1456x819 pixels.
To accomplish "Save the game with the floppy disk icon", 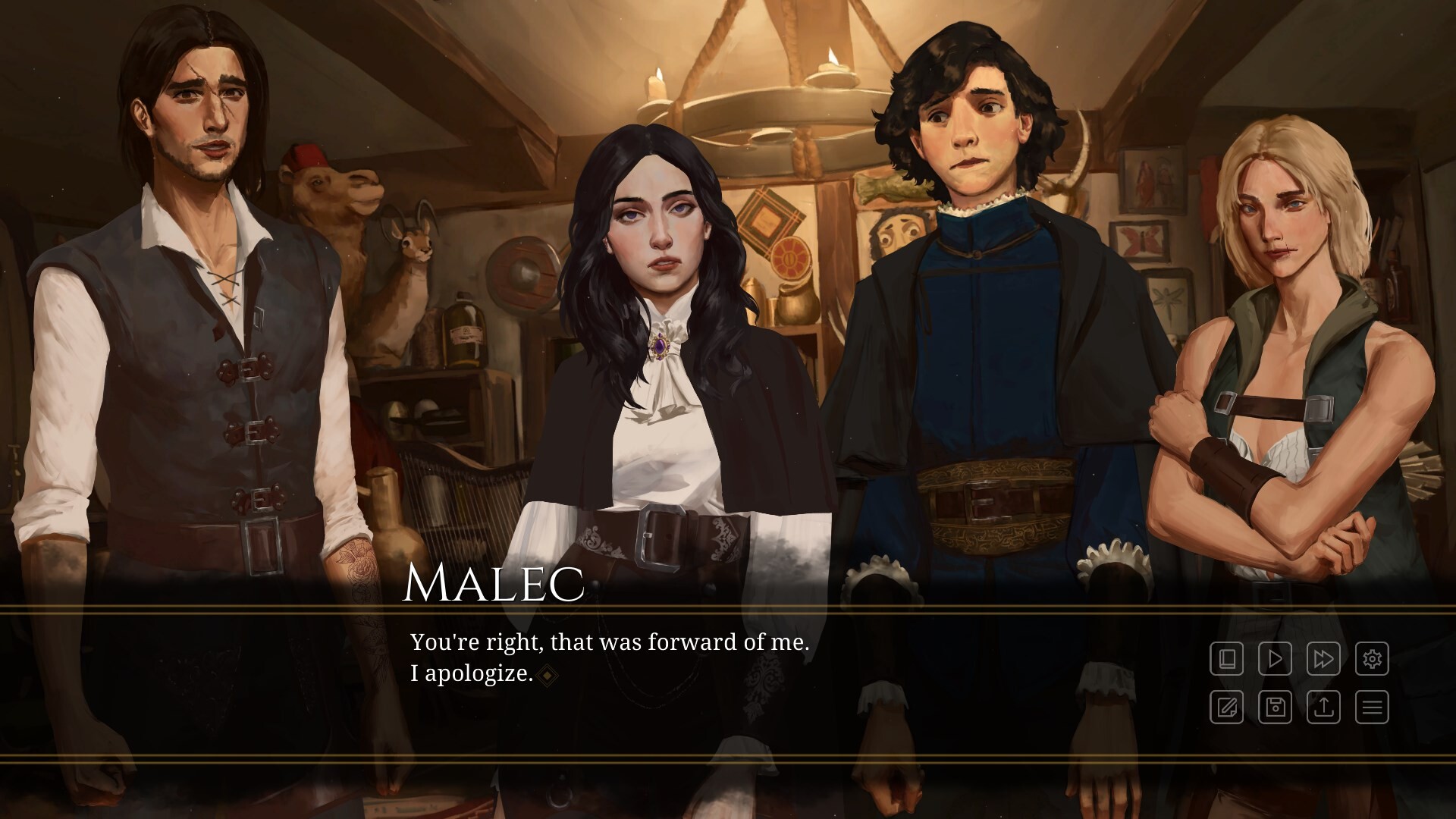I will [1275, 707].
